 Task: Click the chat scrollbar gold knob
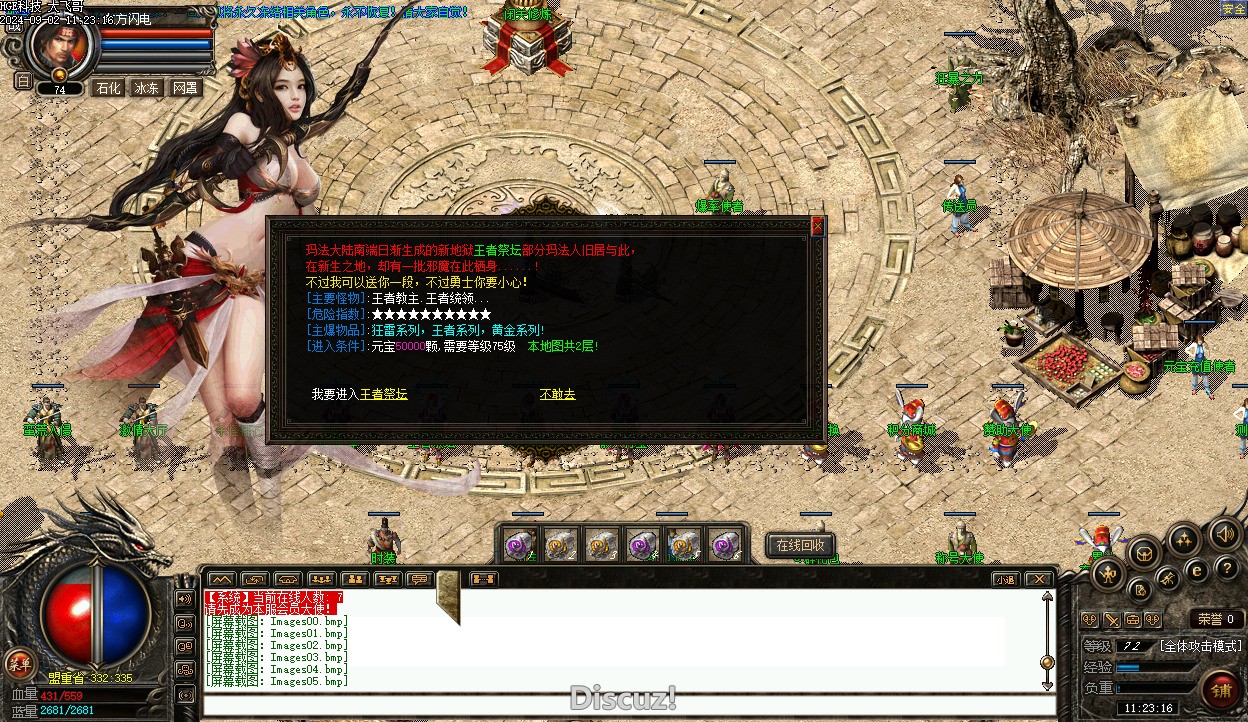1047,661
